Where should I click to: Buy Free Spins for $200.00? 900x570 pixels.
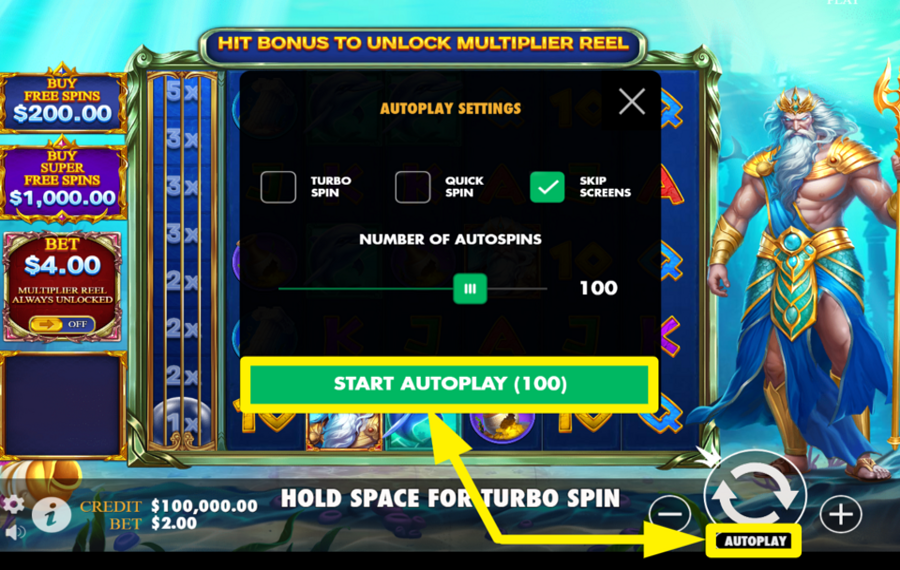[x=63, y=102]
